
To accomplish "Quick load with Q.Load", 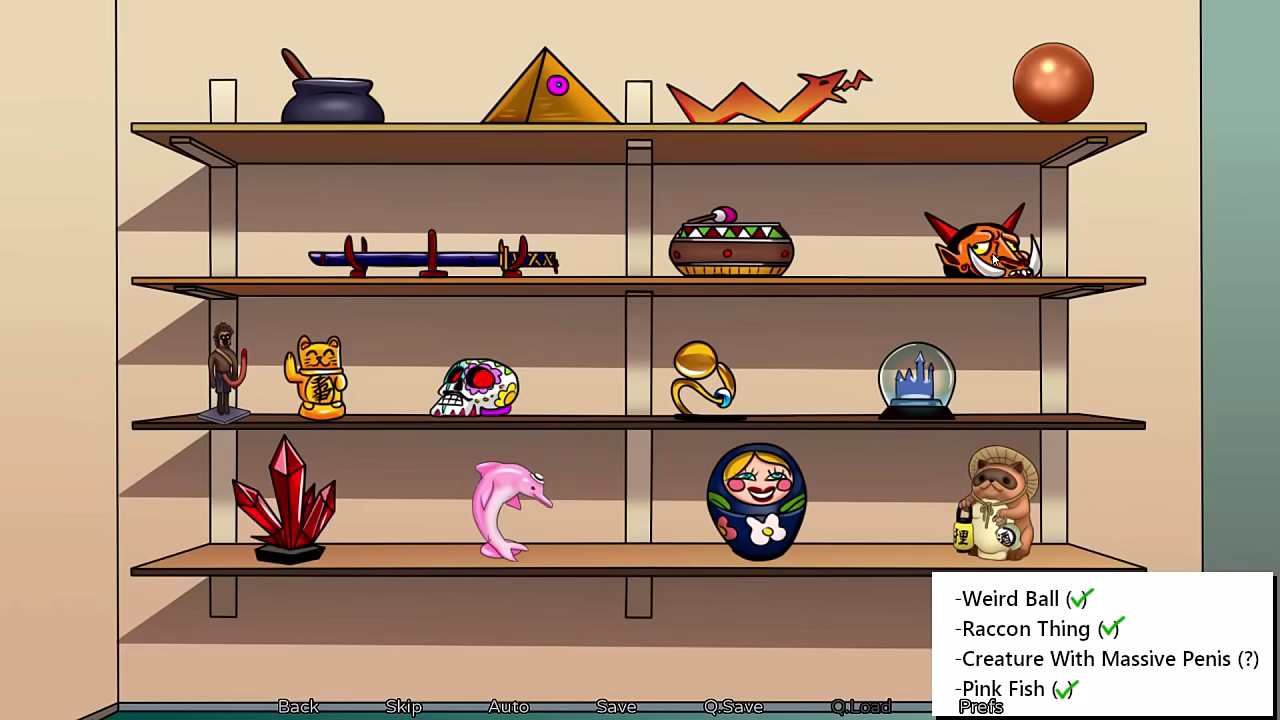I will pos(860,706).
